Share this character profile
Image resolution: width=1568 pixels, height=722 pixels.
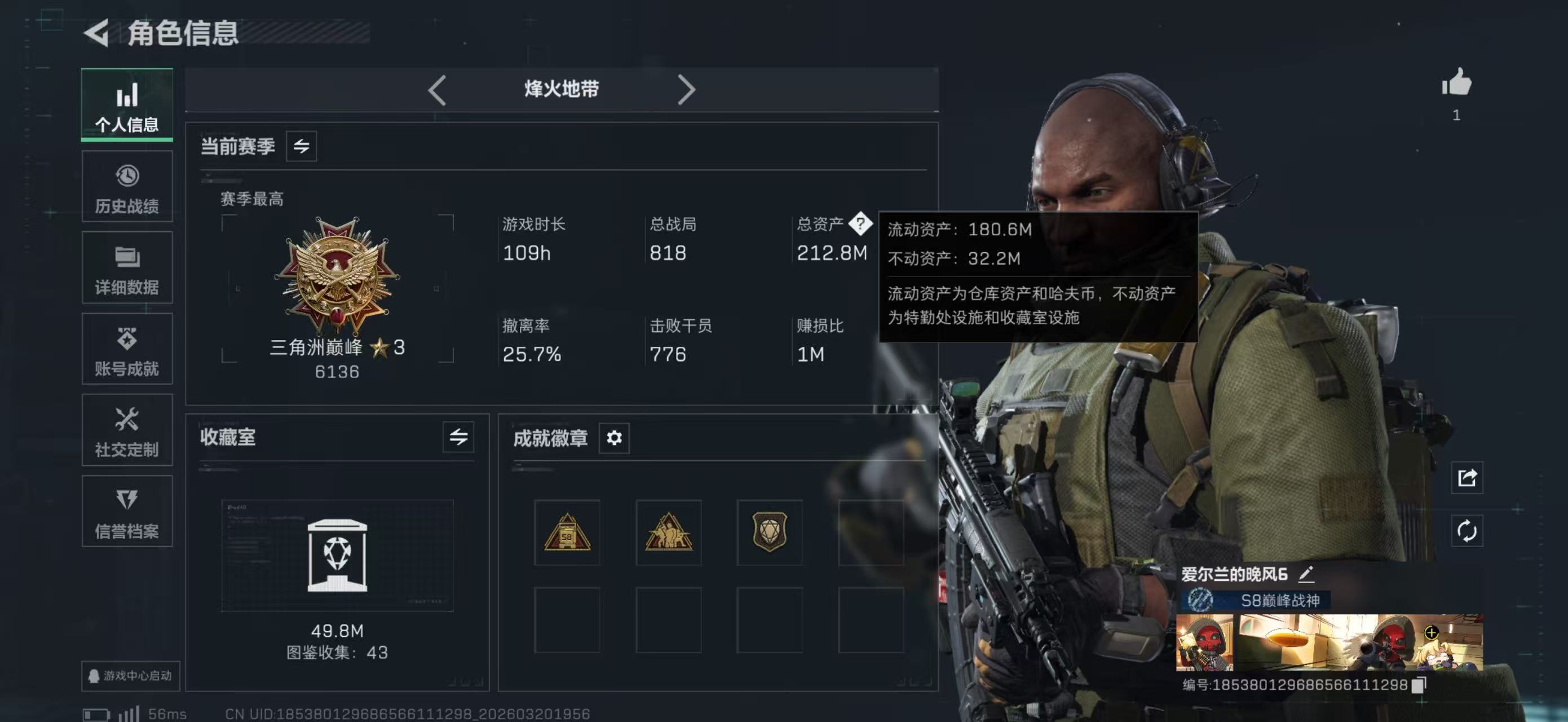coord(1467,478)
